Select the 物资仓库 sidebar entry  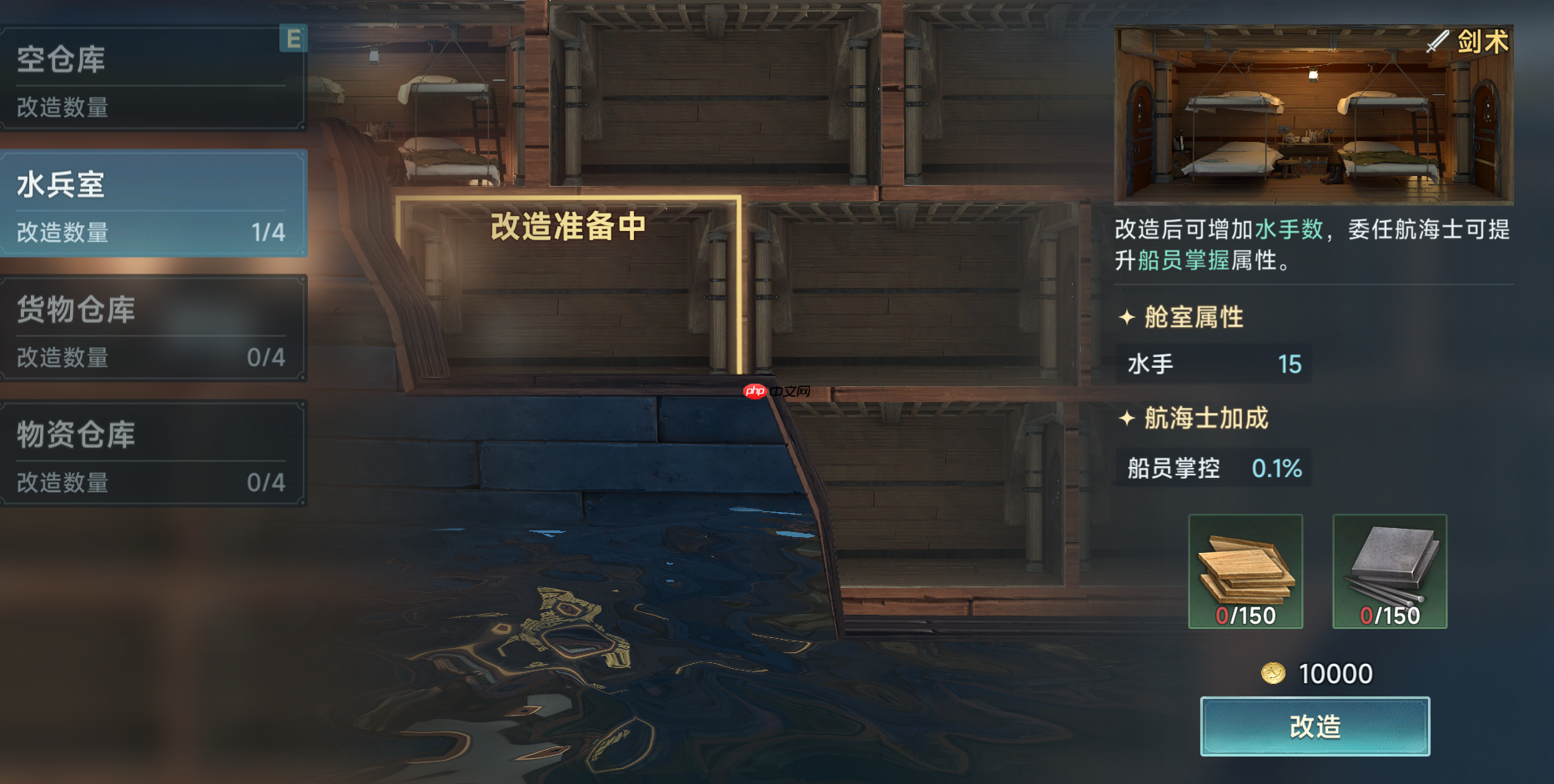point(154,453)
